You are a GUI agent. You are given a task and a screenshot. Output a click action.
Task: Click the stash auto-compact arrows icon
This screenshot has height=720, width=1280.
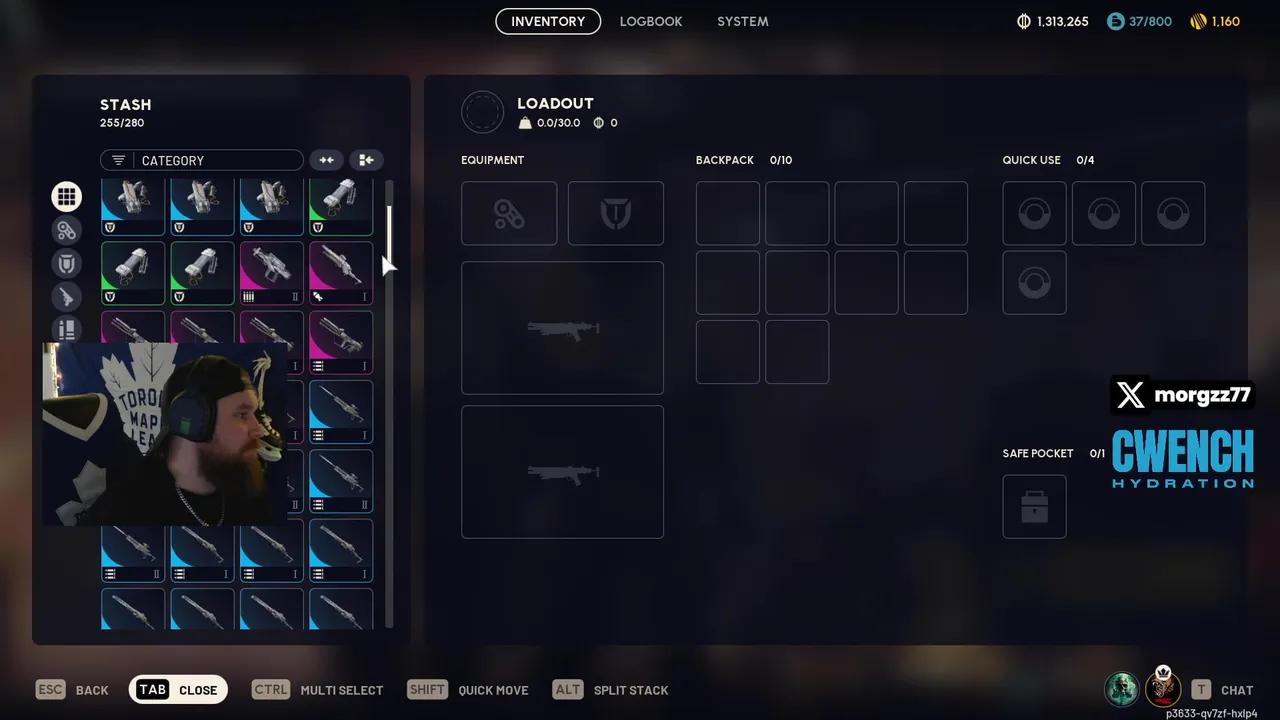coord(326,160)
